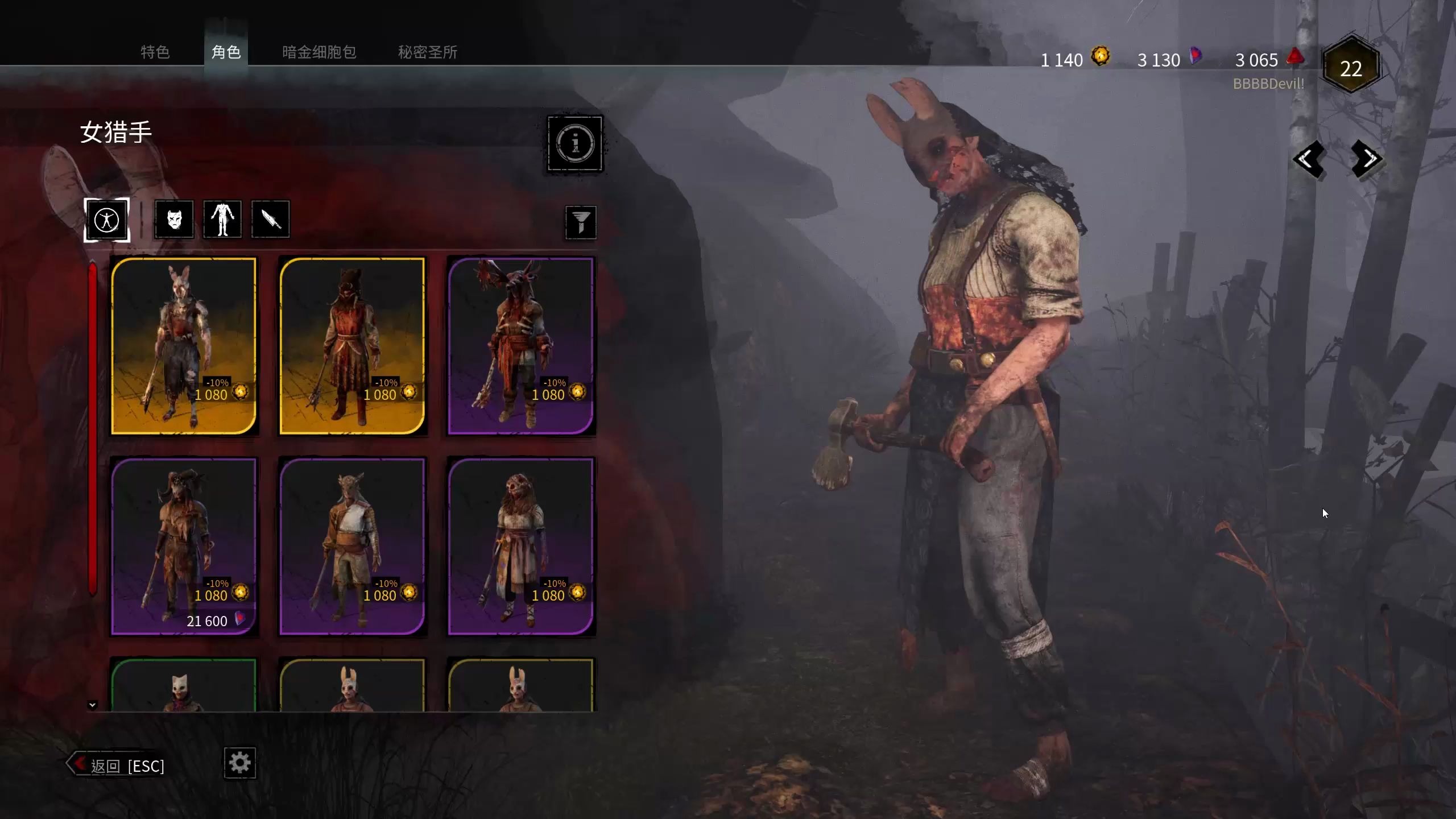
Task: Select the 角色 tab
Action: click(x=226, y=52)
